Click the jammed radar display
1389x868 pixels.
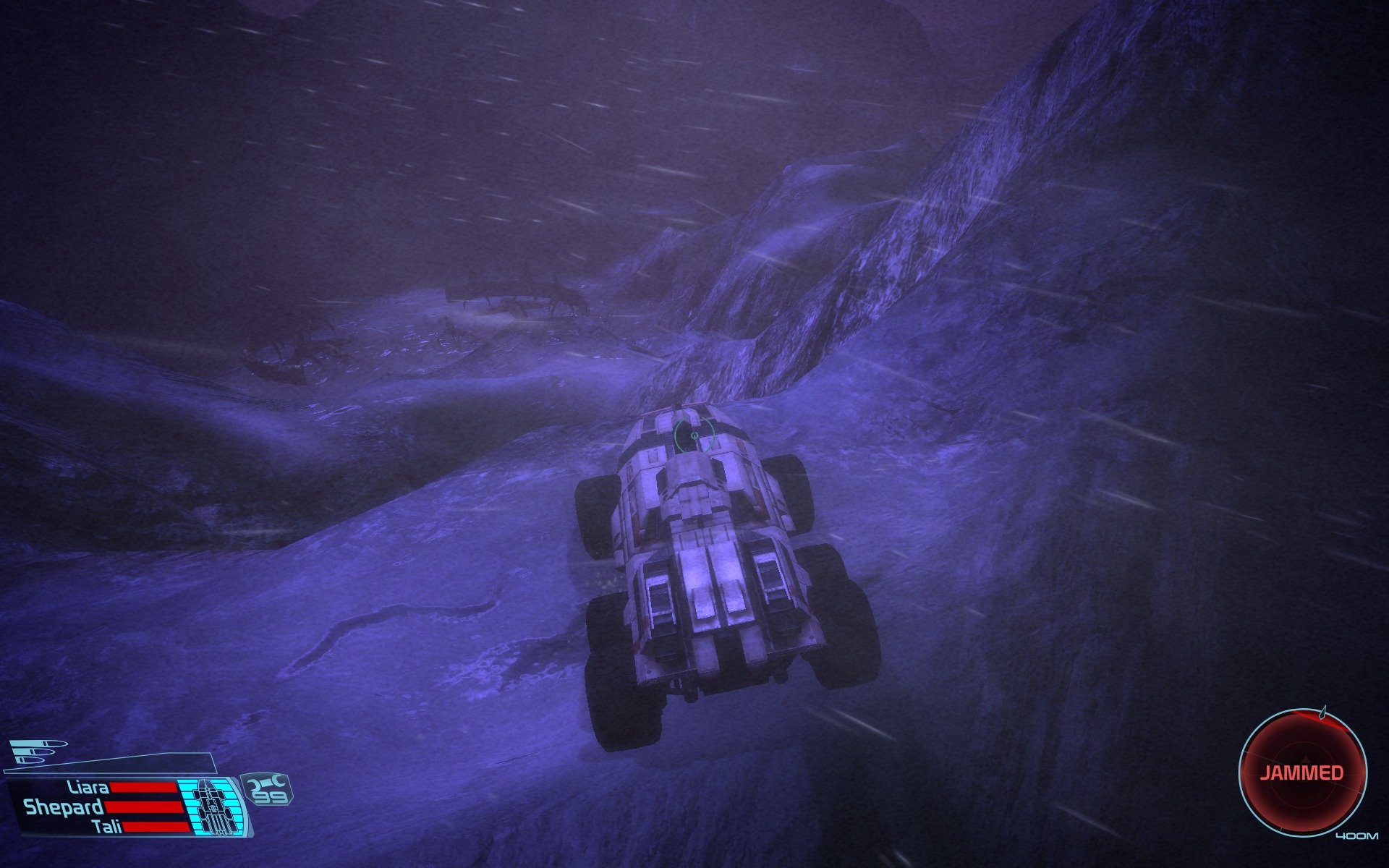[x=1302, y=773]
